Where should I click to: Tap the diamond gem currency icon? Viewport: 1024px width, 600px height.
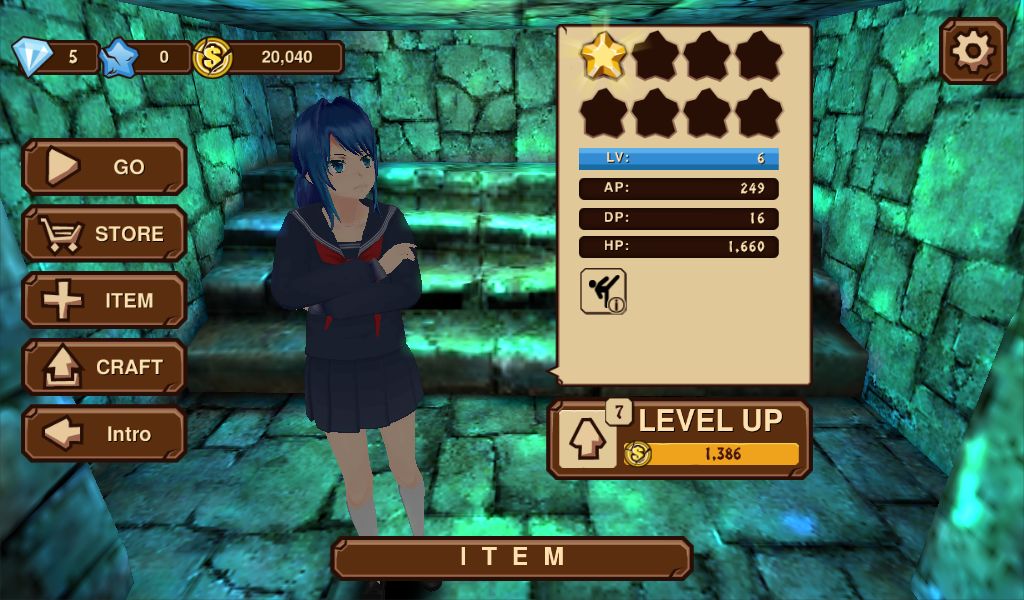pyautogui.click(x=32, y=57)
